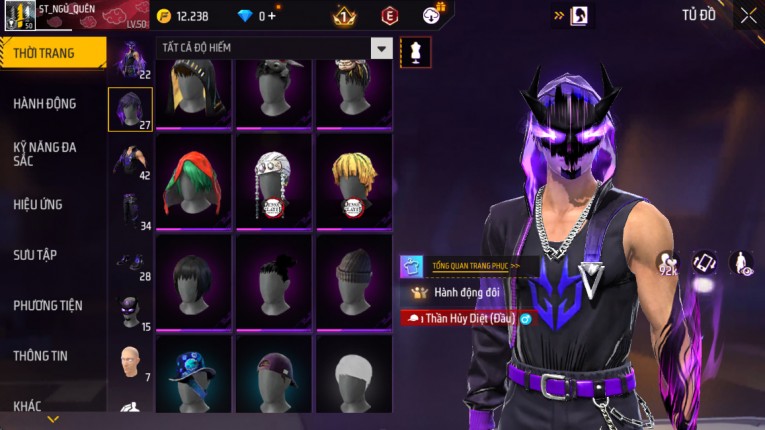Viewport: 765px width, 430px height.
Task: Switch to the THỜI TRANG tab
Action: click(50, 53)
